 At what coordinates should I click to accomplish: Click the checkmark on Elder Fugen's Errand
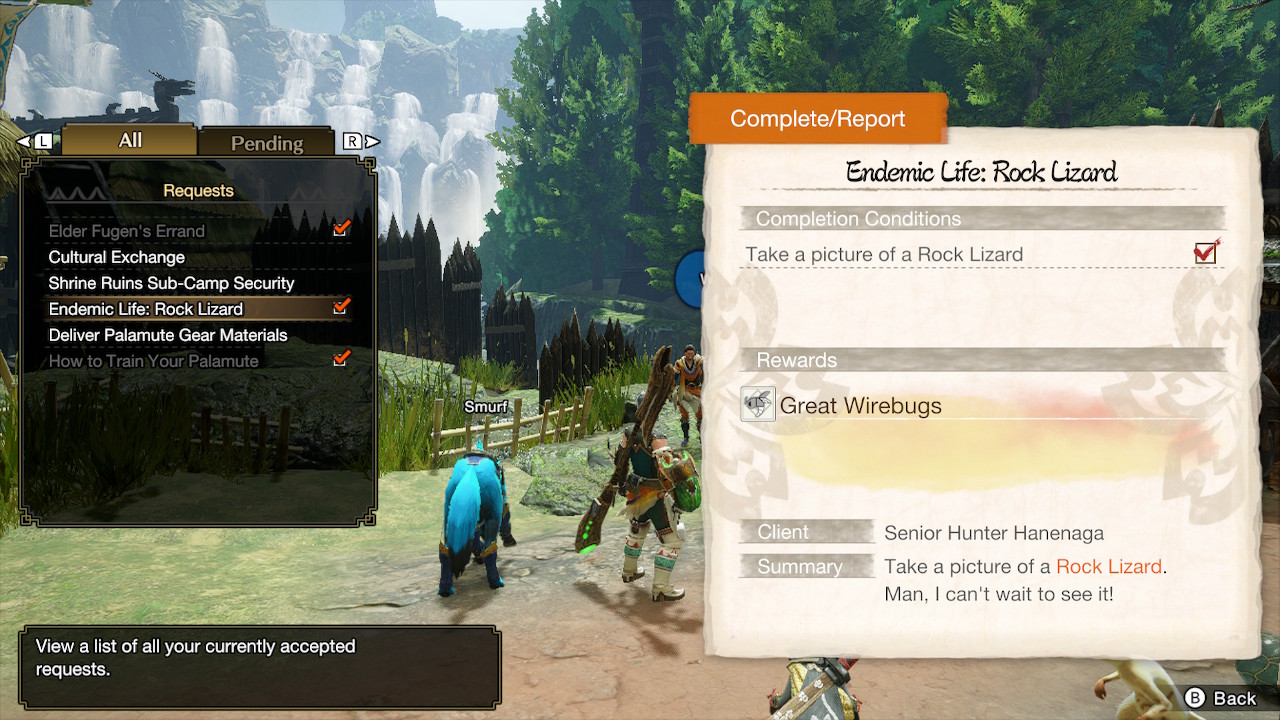pos(342,229)
